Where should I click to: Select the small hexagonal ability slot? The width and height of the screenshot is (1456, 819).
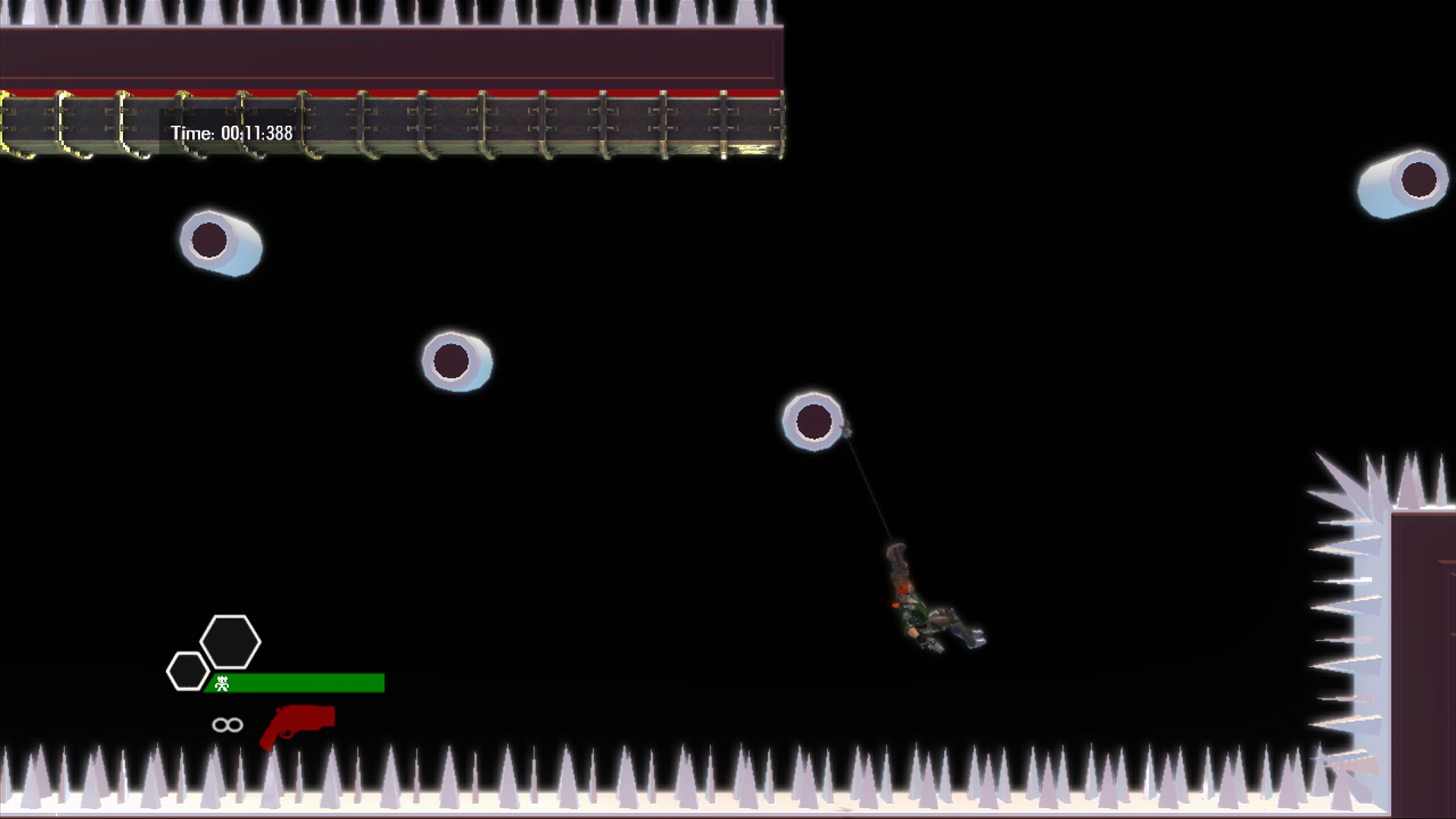click(188, 672)
